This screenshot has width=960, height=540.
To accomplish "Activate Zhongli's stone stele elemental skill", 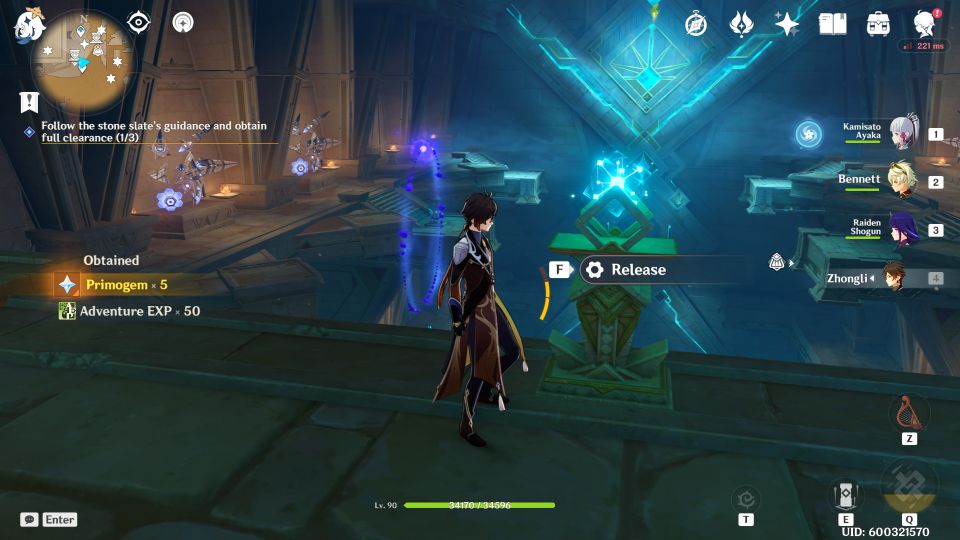I will click(x=845, y=495).
